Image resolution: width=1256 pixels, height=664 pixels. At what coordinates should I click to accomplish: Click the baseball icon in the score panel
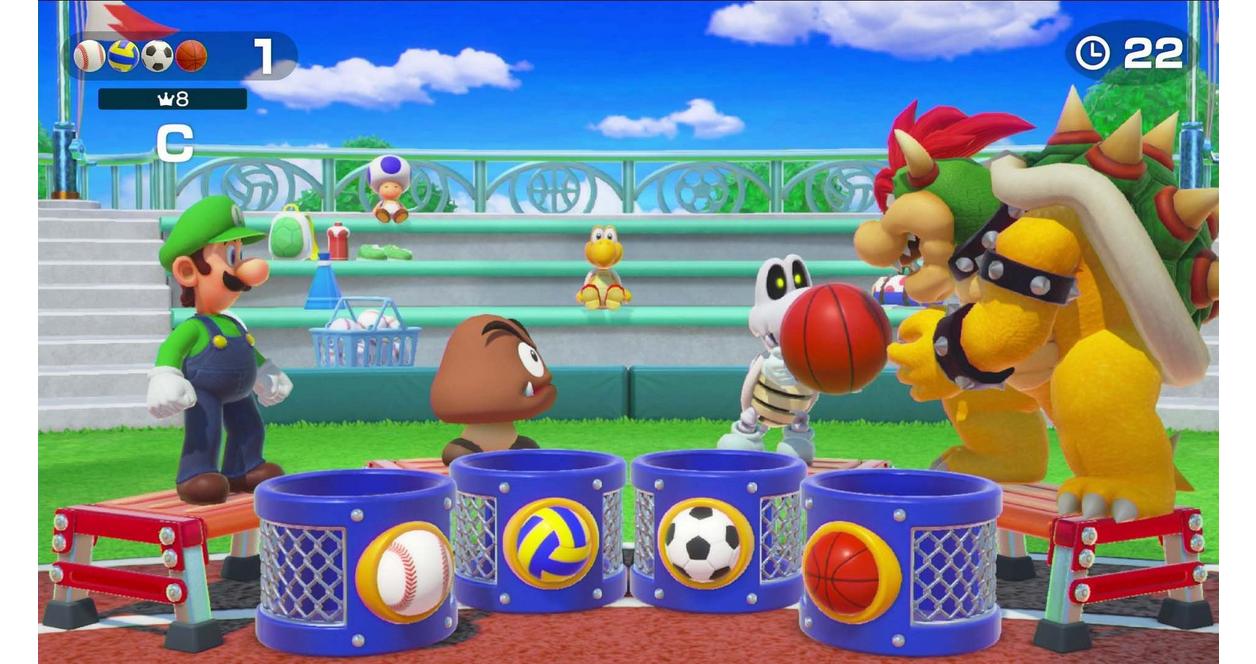[89, 56]
